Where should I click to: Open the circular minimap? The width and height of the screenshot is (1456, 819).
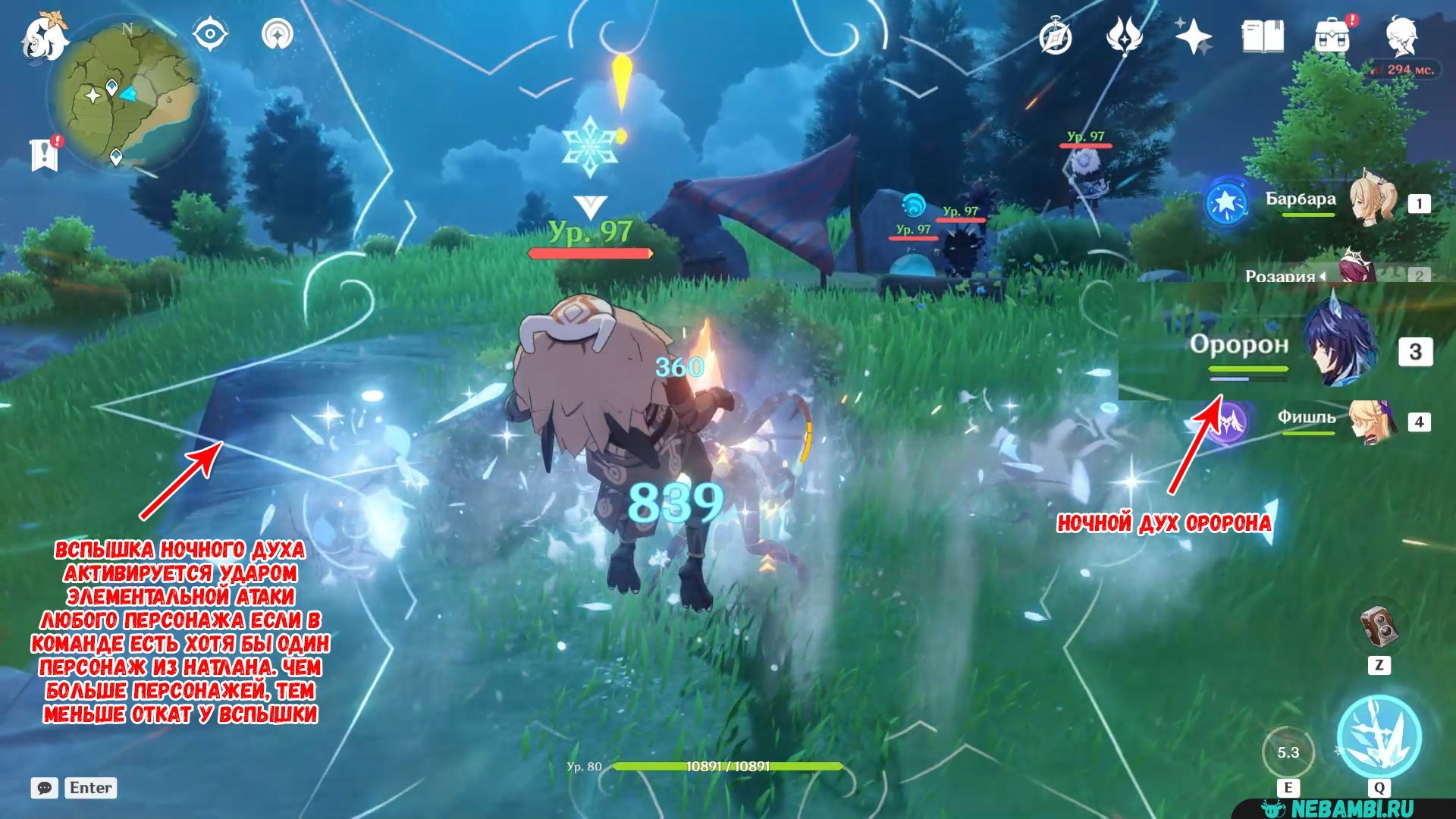[x=126, y=96]
